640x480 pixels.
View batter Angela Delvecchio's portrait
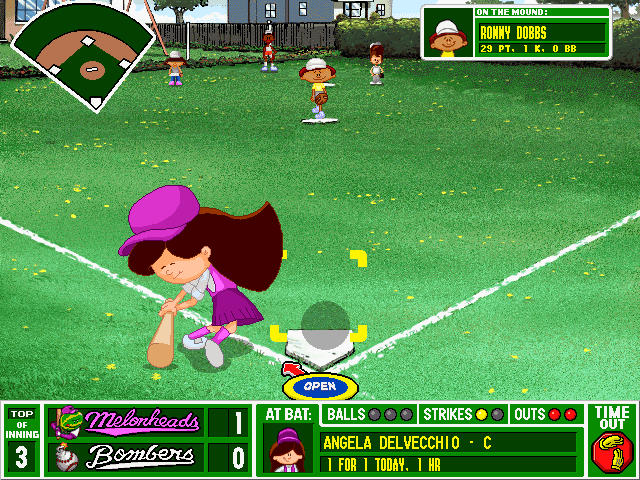point(287,449)
